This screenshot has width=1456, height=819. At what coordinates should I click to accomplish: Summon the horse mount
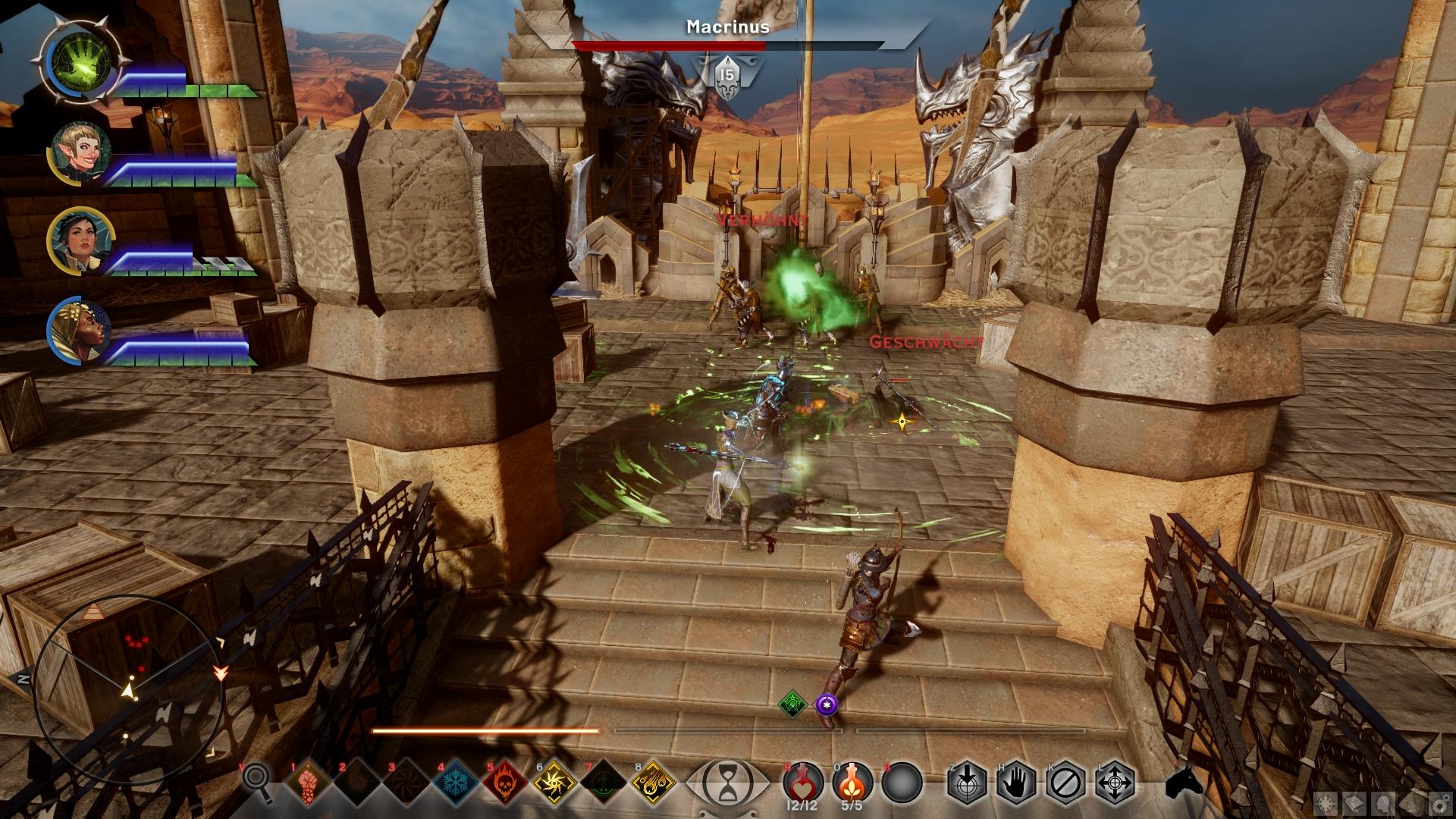click(1185, 782)
